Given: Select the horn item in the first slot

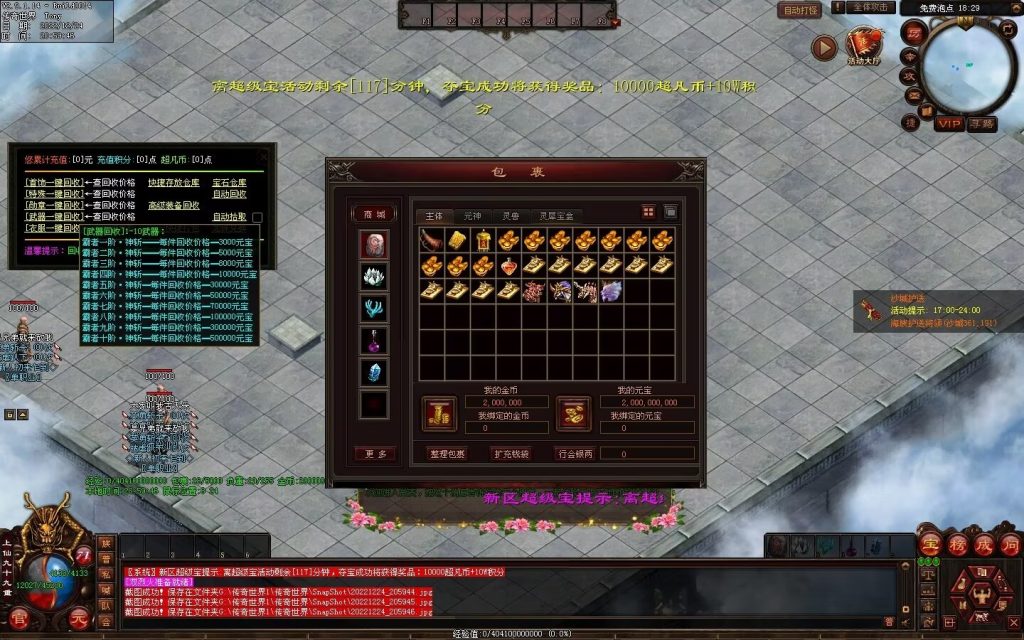Looking at the screenshot, I should 431,240.
